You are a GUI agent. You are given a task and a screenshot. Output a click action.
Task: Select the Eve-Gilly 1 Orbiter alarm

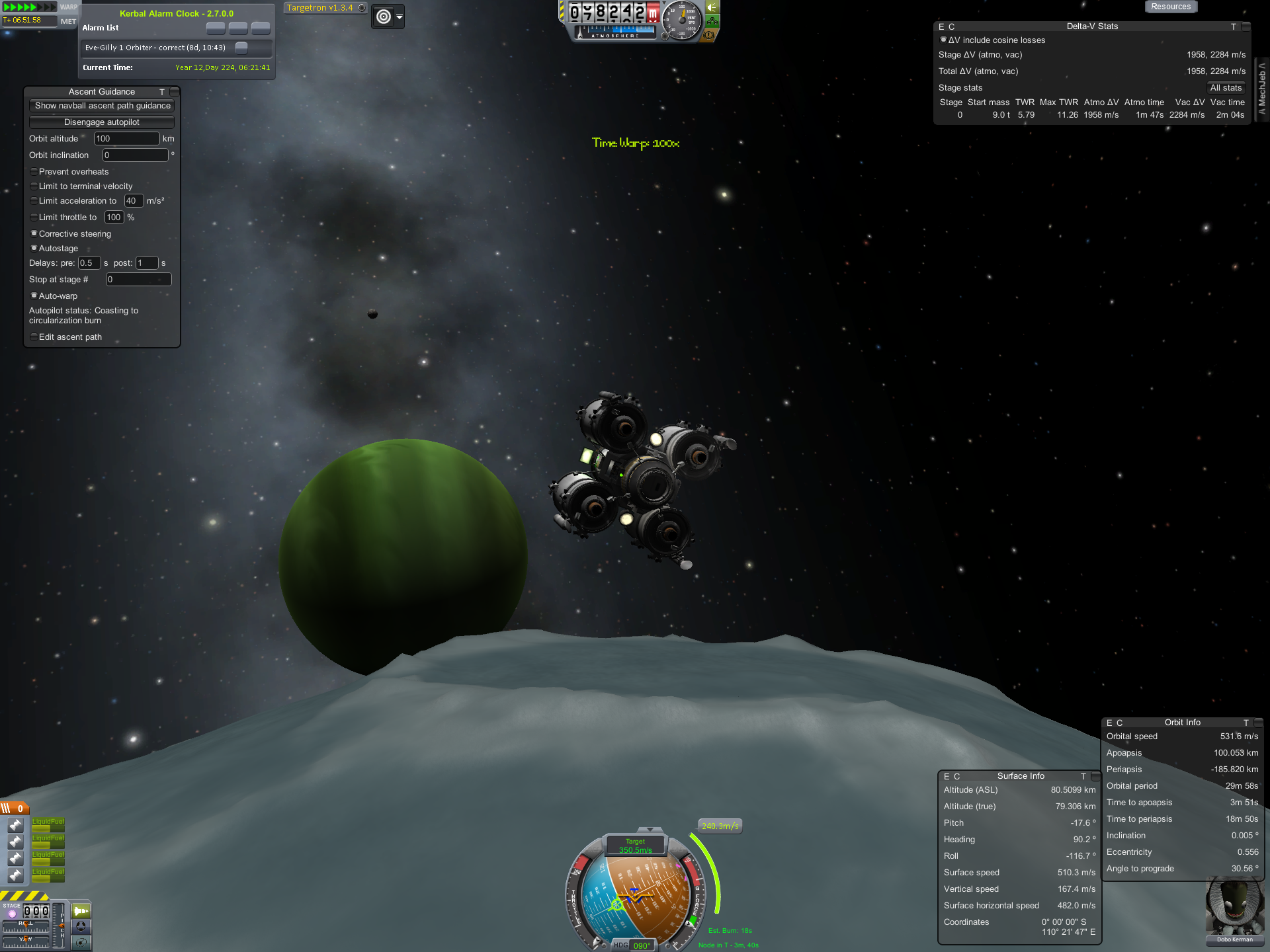pos(155,48)
